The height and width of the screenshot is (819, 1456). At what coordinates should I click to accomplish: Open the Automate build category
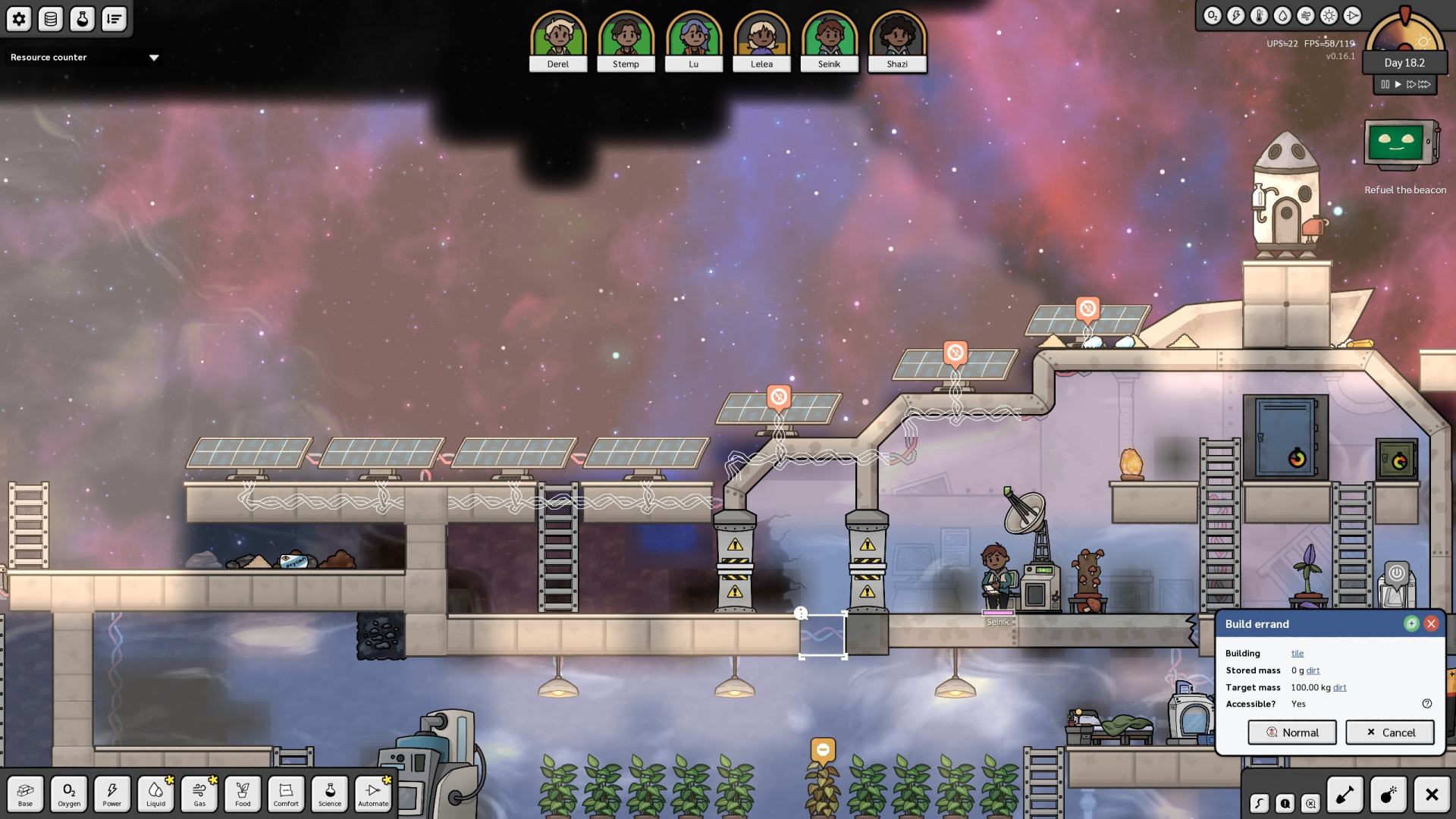pyautogui.click(x=372, y=794)
